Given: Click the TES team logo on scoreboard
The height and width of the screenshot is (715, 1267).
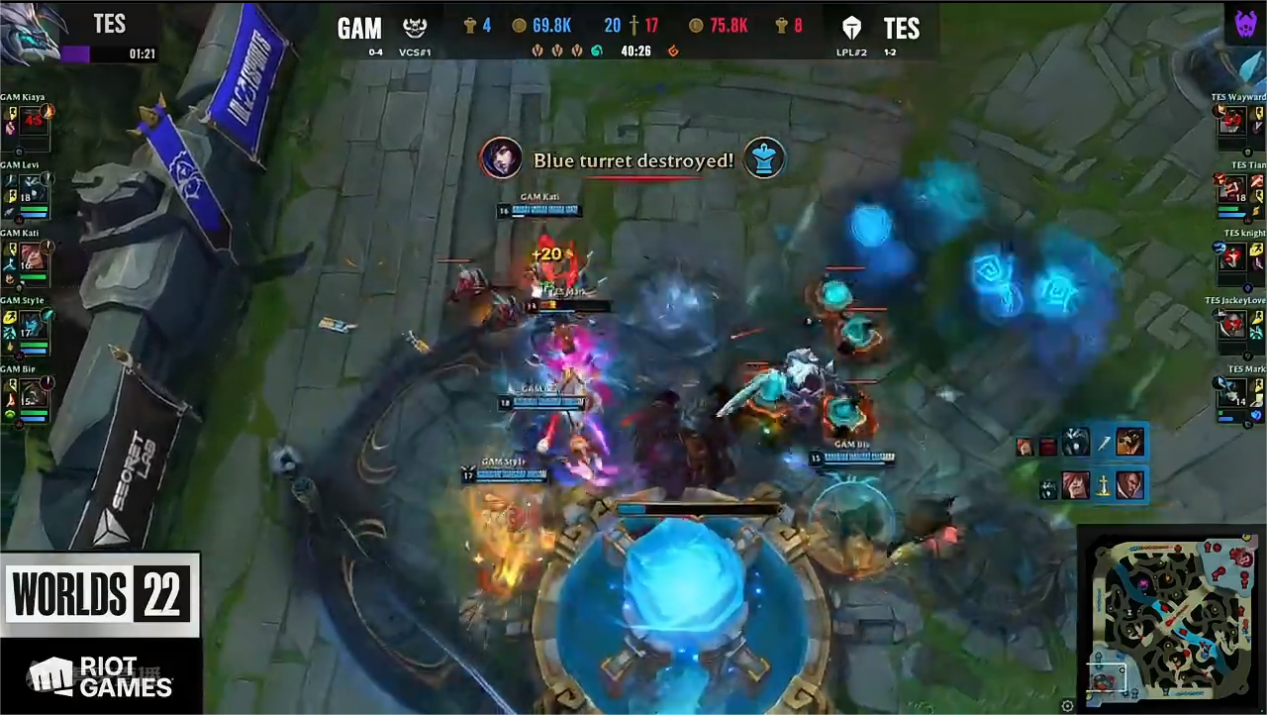Looking at the screenshot, I should [x=852, y=28].
